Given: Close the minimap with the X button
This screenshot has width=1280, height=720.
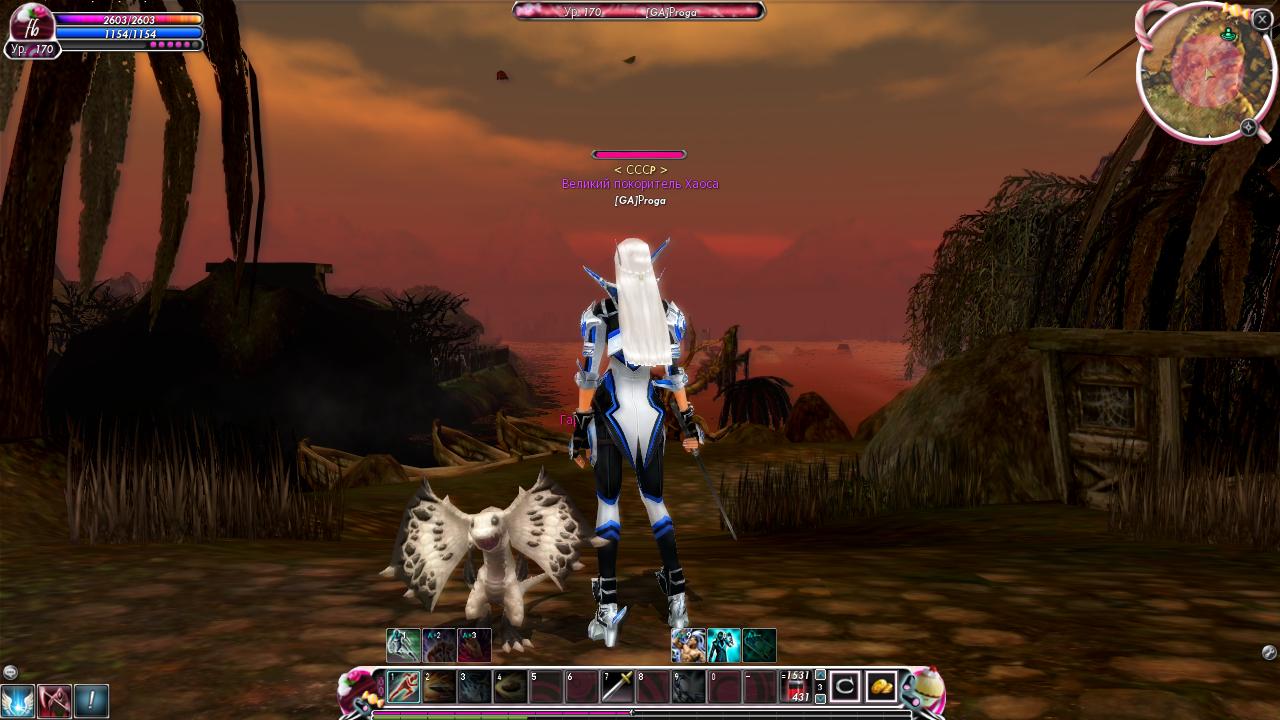Looking at the screenshot, I should [1262, 19].
